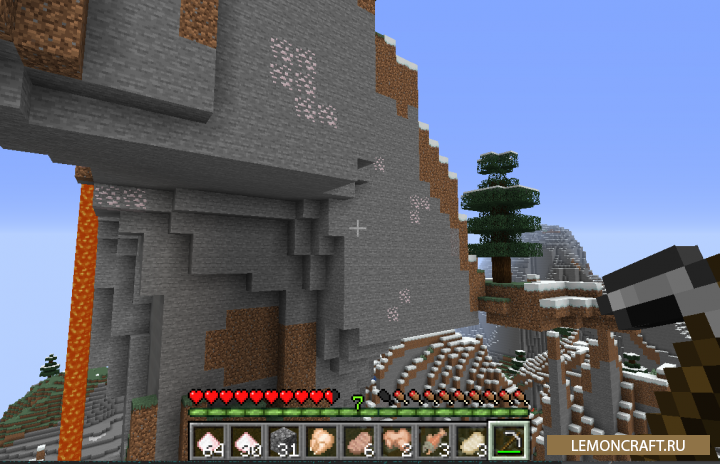Screen dimensions: 720x464
Task: Select the pink item stack of 30
Action: click(245, 439)
